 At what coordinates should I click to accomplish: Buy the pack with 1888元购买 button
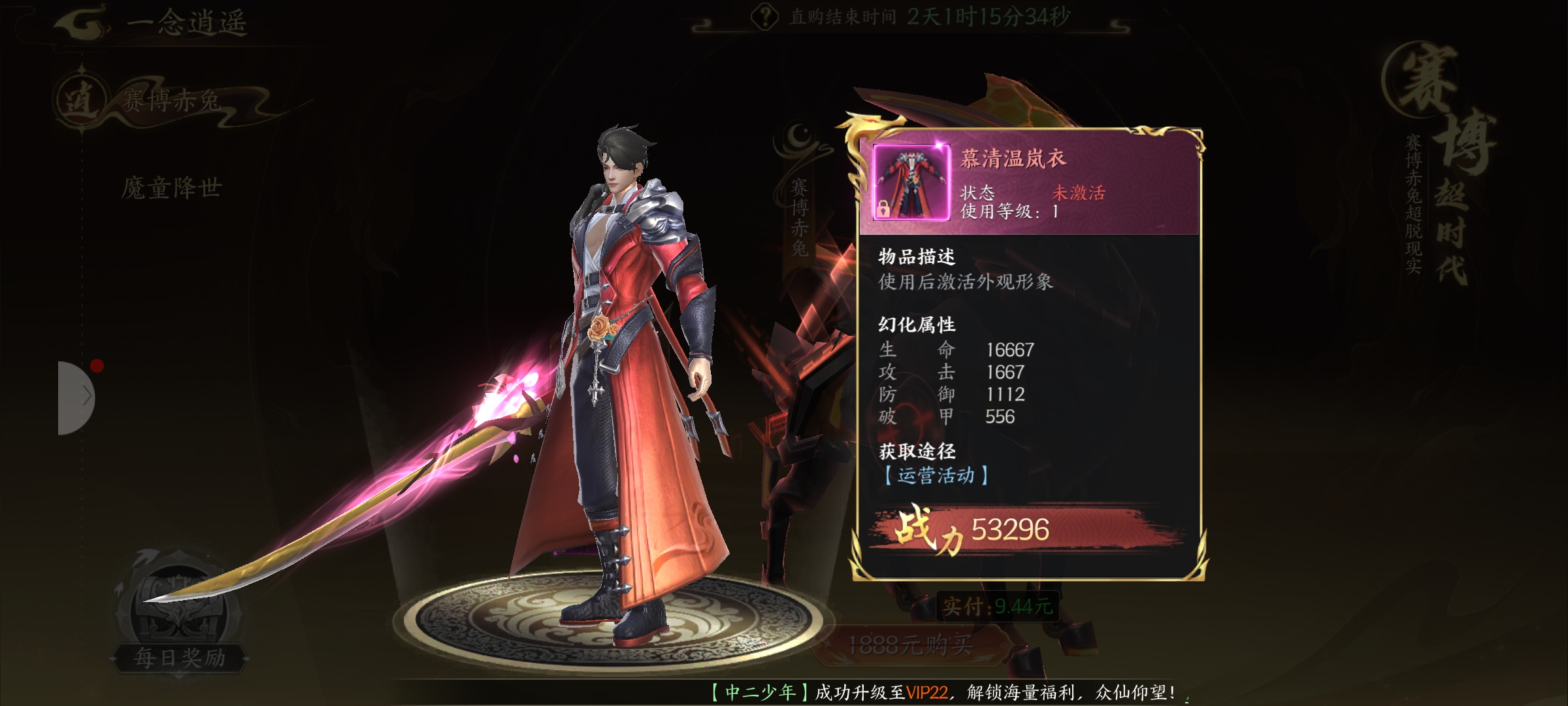click(910, 646)
